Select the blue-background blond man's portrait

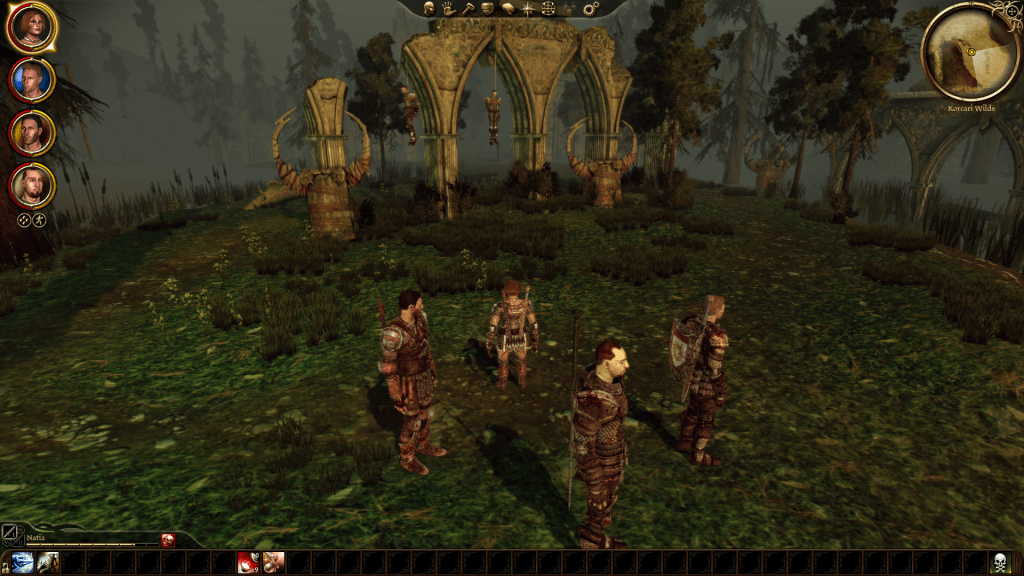tap(31, 80)
